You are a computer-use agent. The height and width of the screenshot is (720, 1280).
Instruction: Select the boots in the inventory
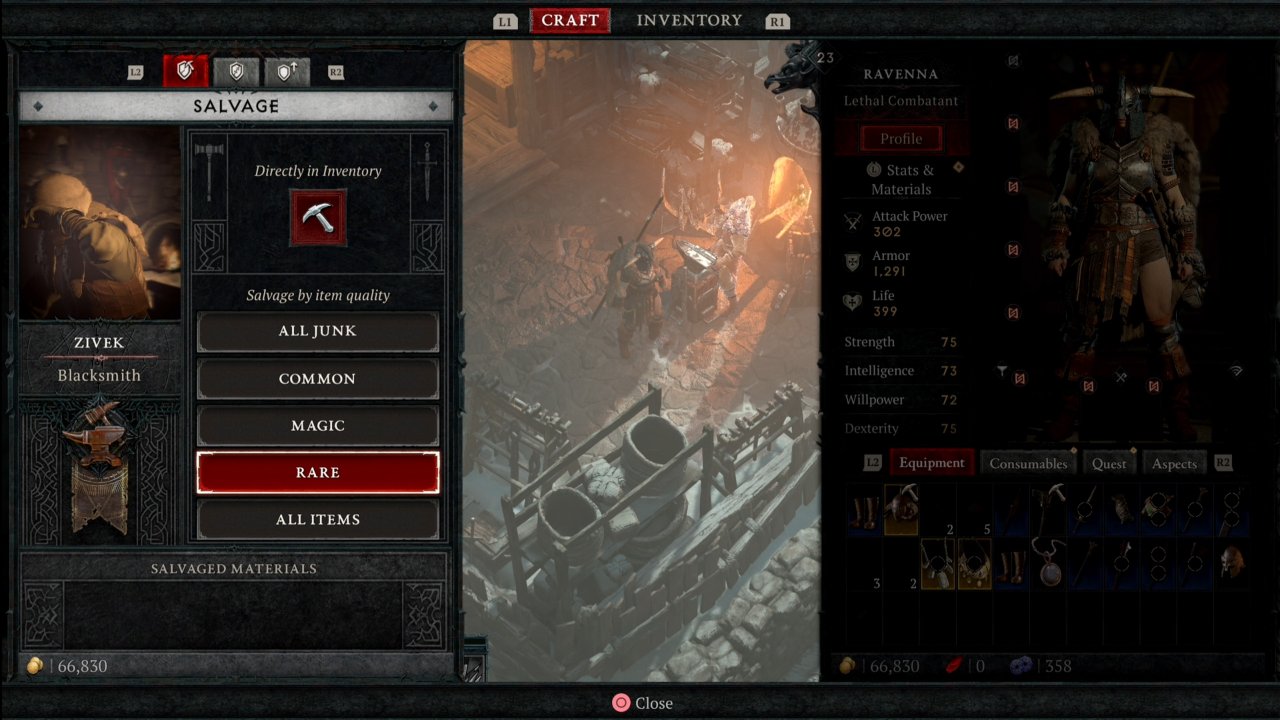point(863,510)
